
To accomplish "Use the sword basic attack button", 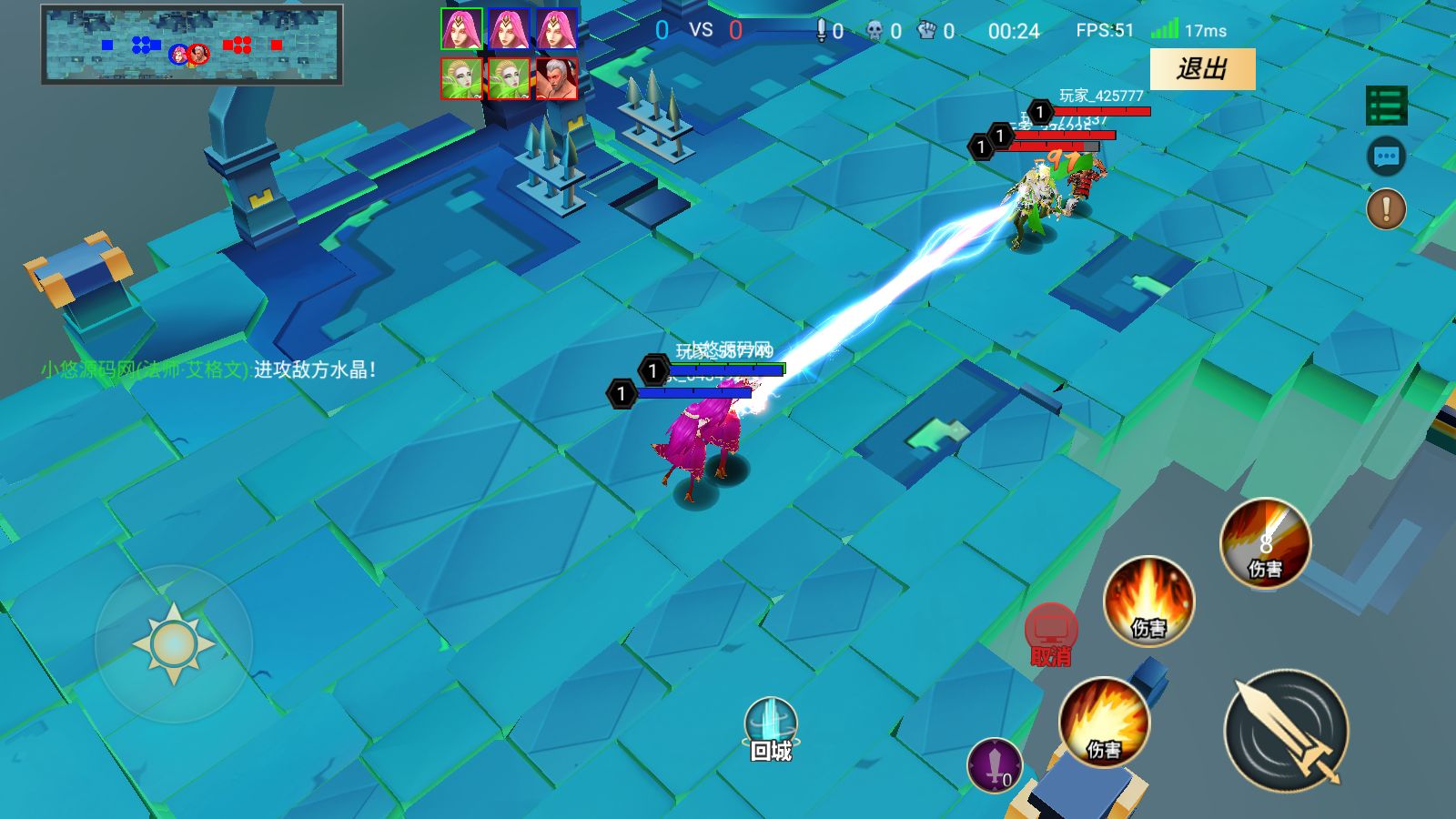I will 1286,729.
